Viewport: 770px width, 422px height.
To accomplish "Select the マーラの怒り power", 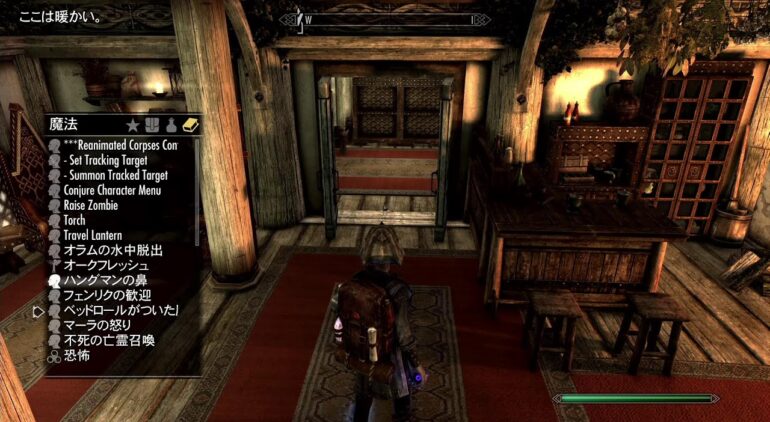I will pos(97,326).
